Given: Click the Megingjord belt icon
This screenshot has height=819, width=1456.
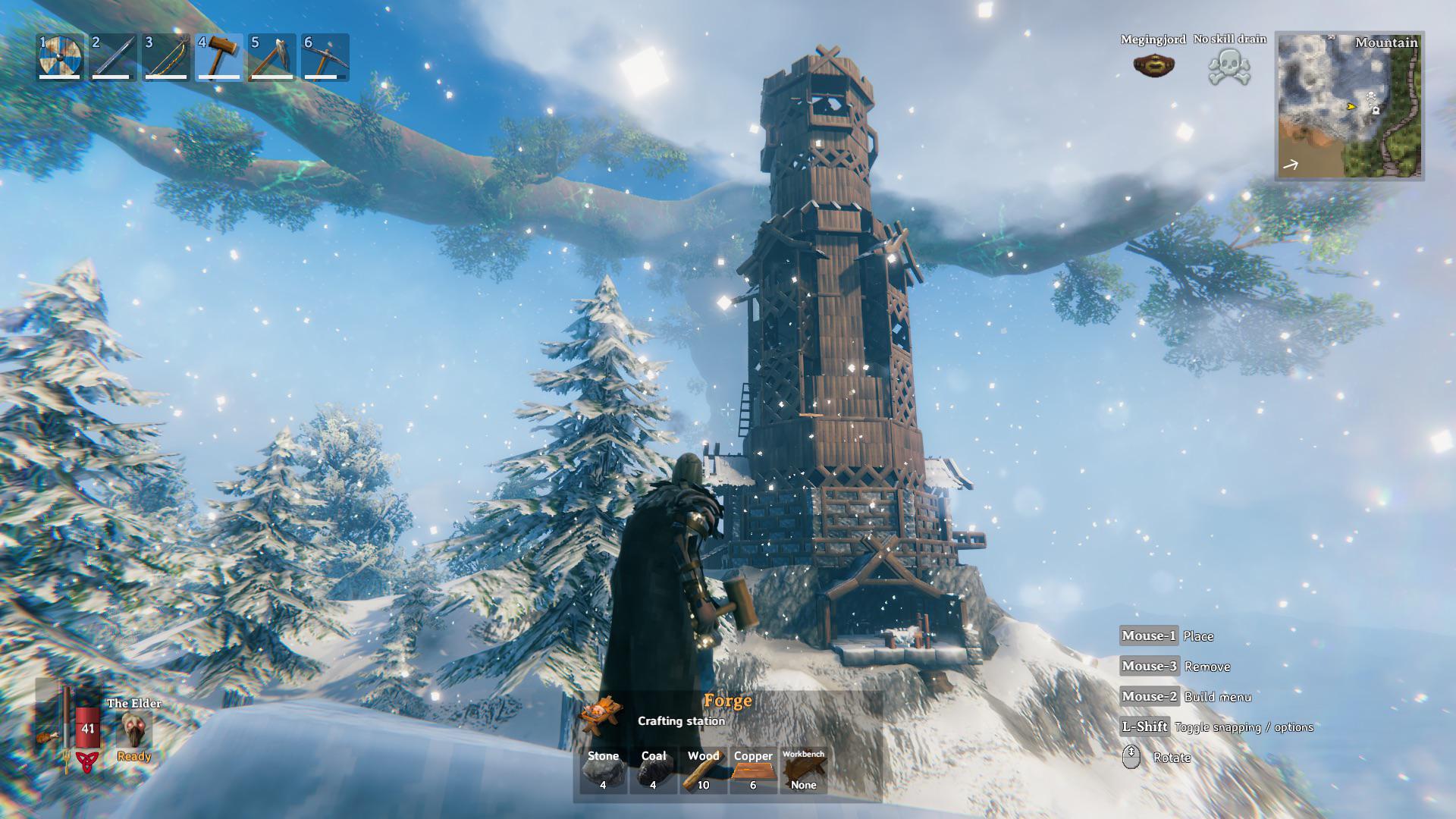Looking at the screenshot, I should point(1152,65).
